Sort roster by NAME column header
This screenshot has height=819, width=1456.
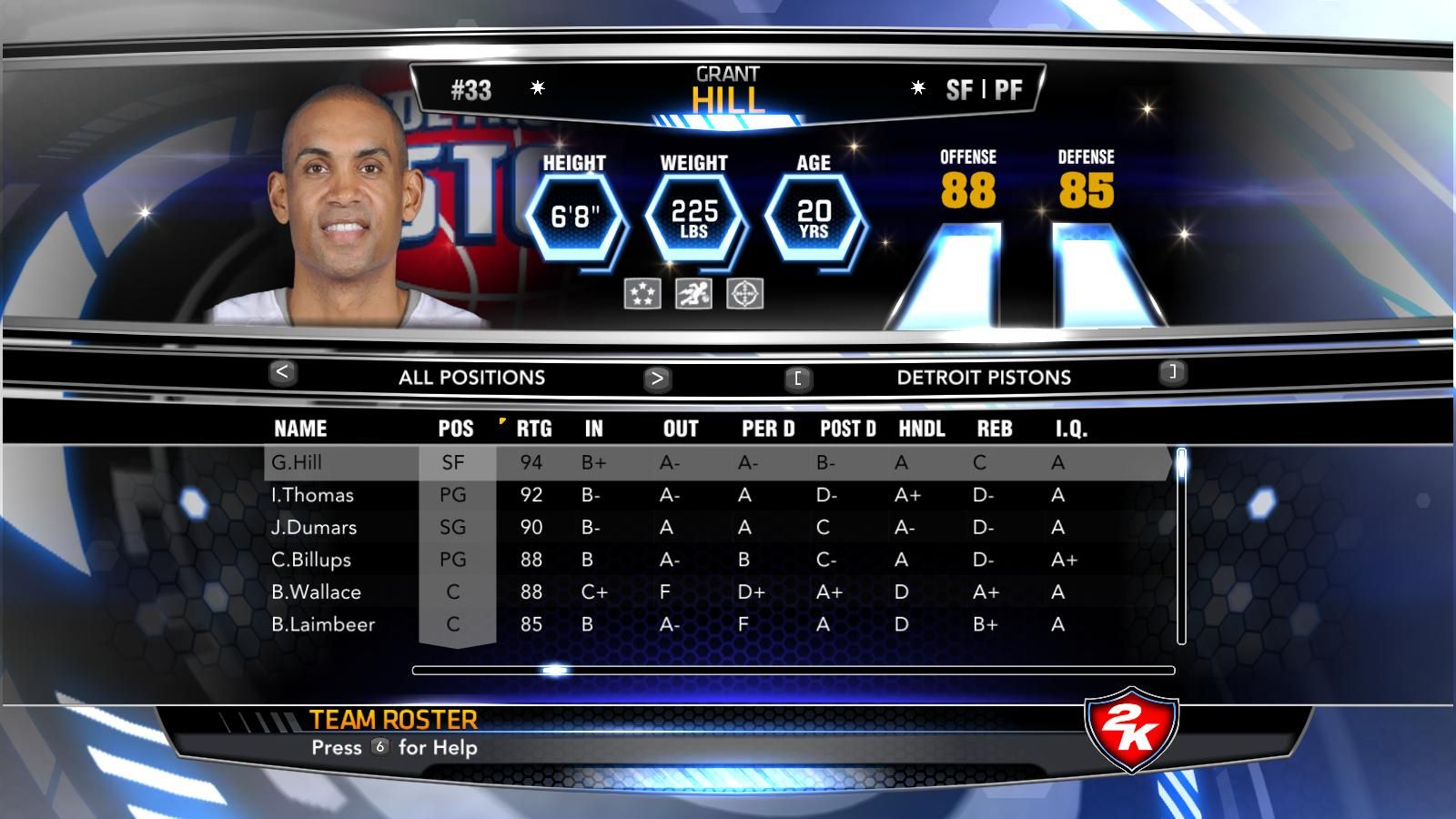pyautogui.click(x=300, y=429)
